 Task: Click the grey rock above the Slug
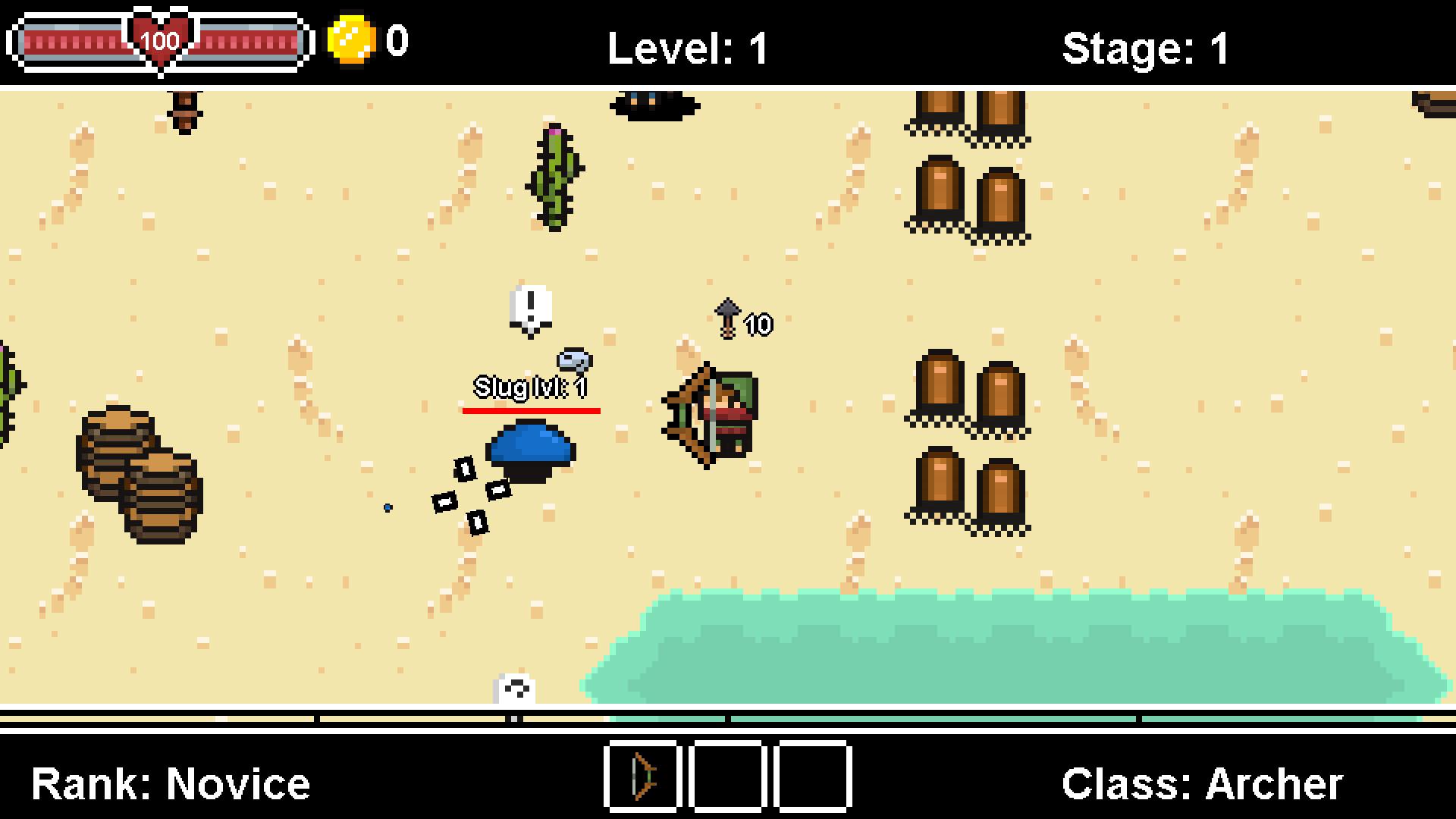point(575,360)
